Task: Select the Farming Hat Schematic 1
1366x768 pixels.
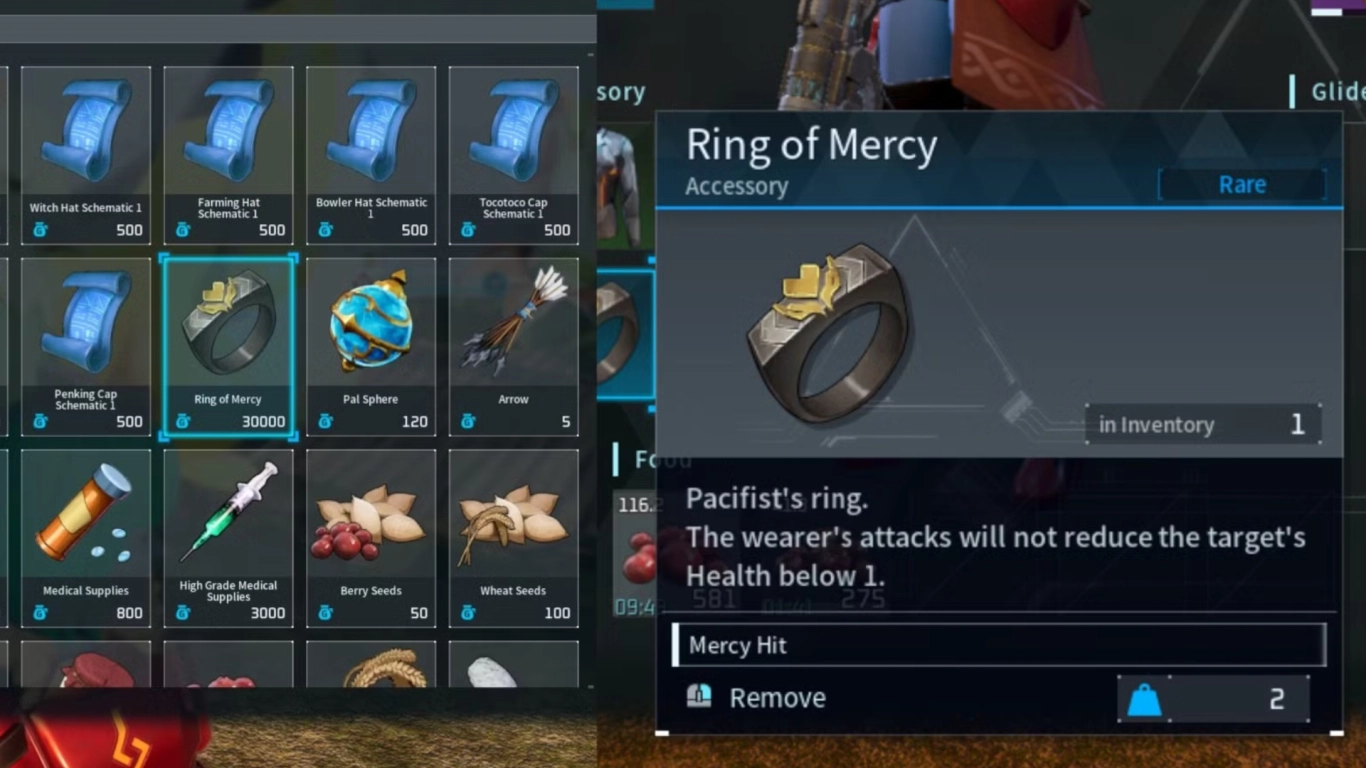Action: click(x=228, y=148)
